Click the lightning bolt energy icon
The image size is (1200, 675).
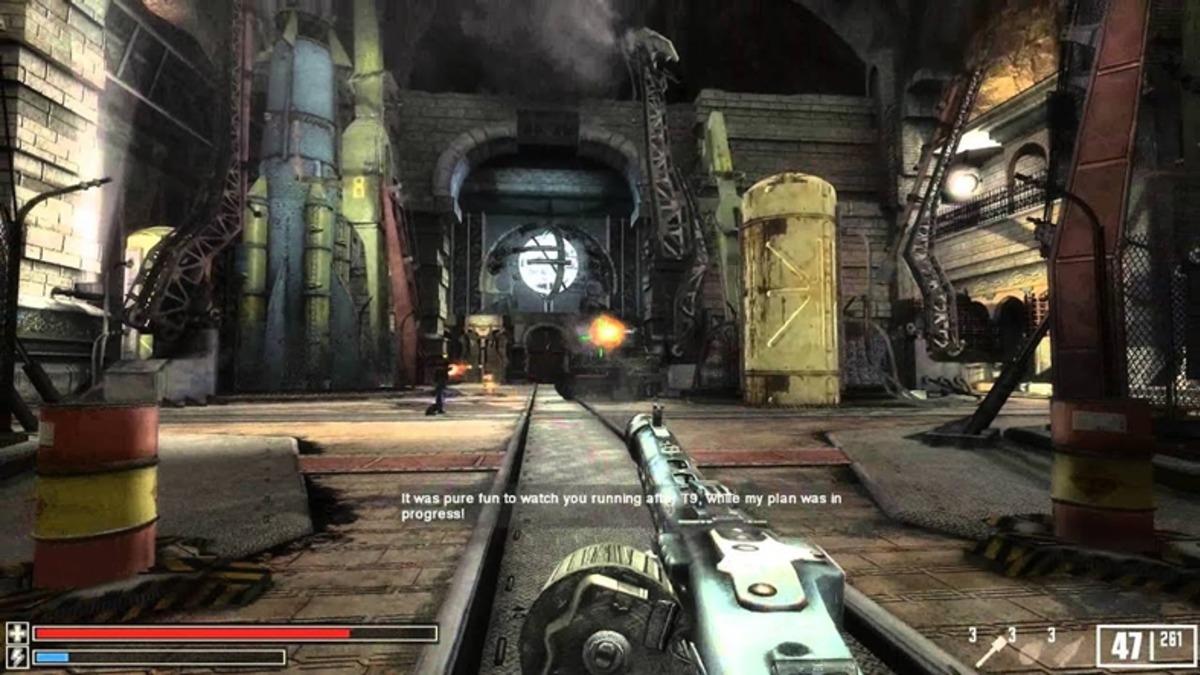[x=17, y=657]
